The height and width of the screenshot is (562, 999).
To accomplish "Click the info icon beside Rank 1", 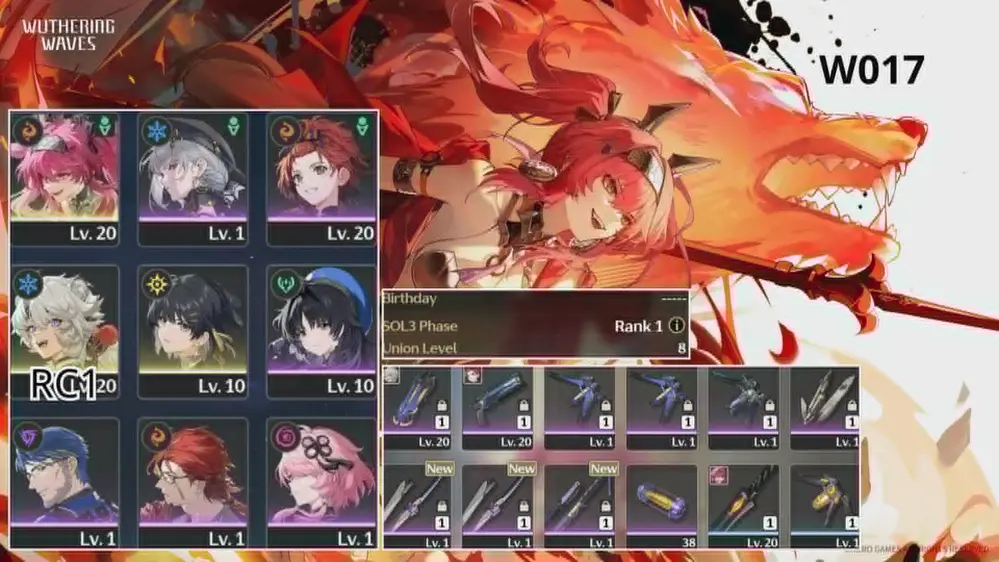I will (676, 326).
